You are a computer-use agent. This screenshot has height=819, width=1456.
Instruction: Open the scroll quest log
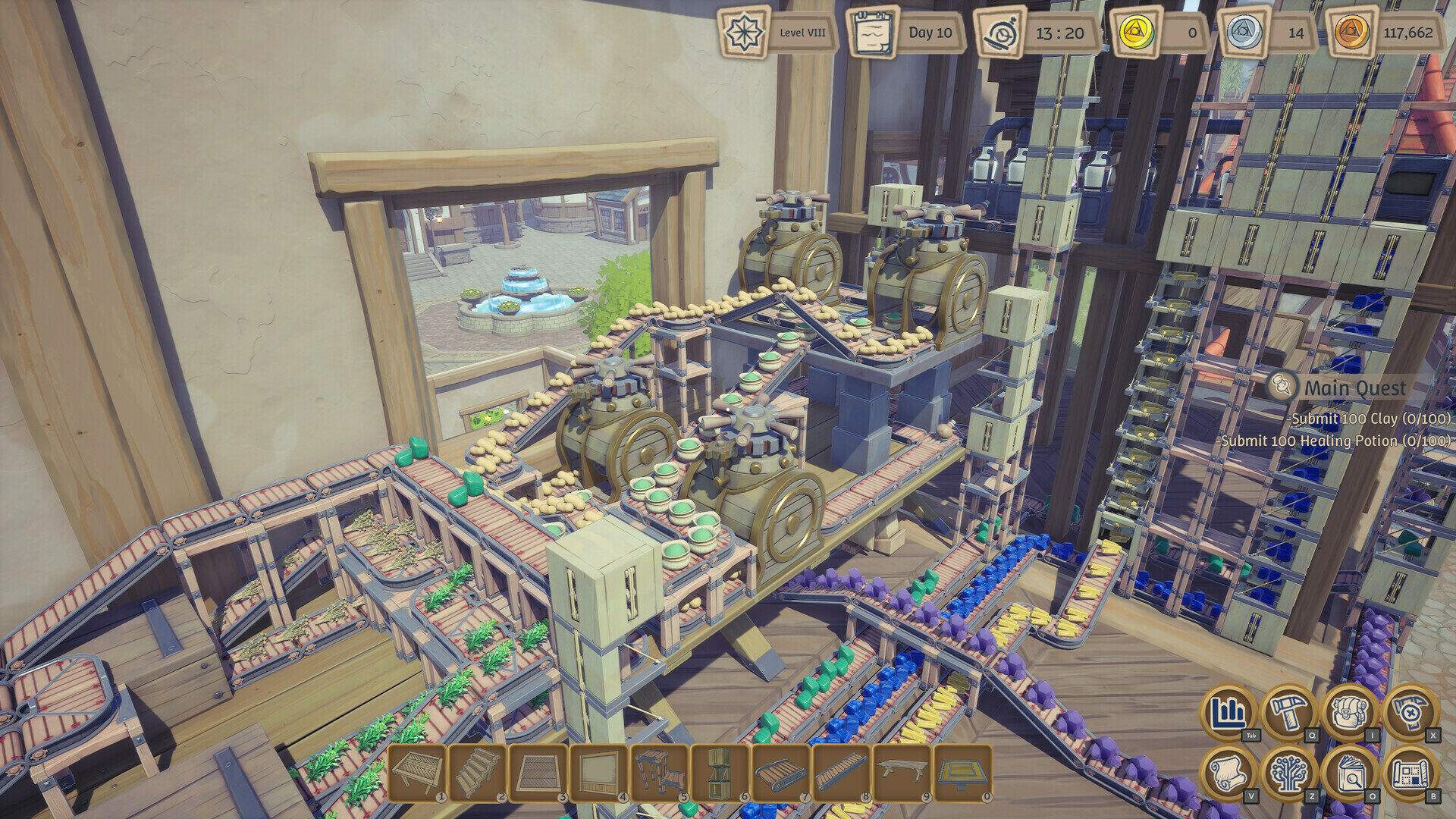(x=1228, y=773)
